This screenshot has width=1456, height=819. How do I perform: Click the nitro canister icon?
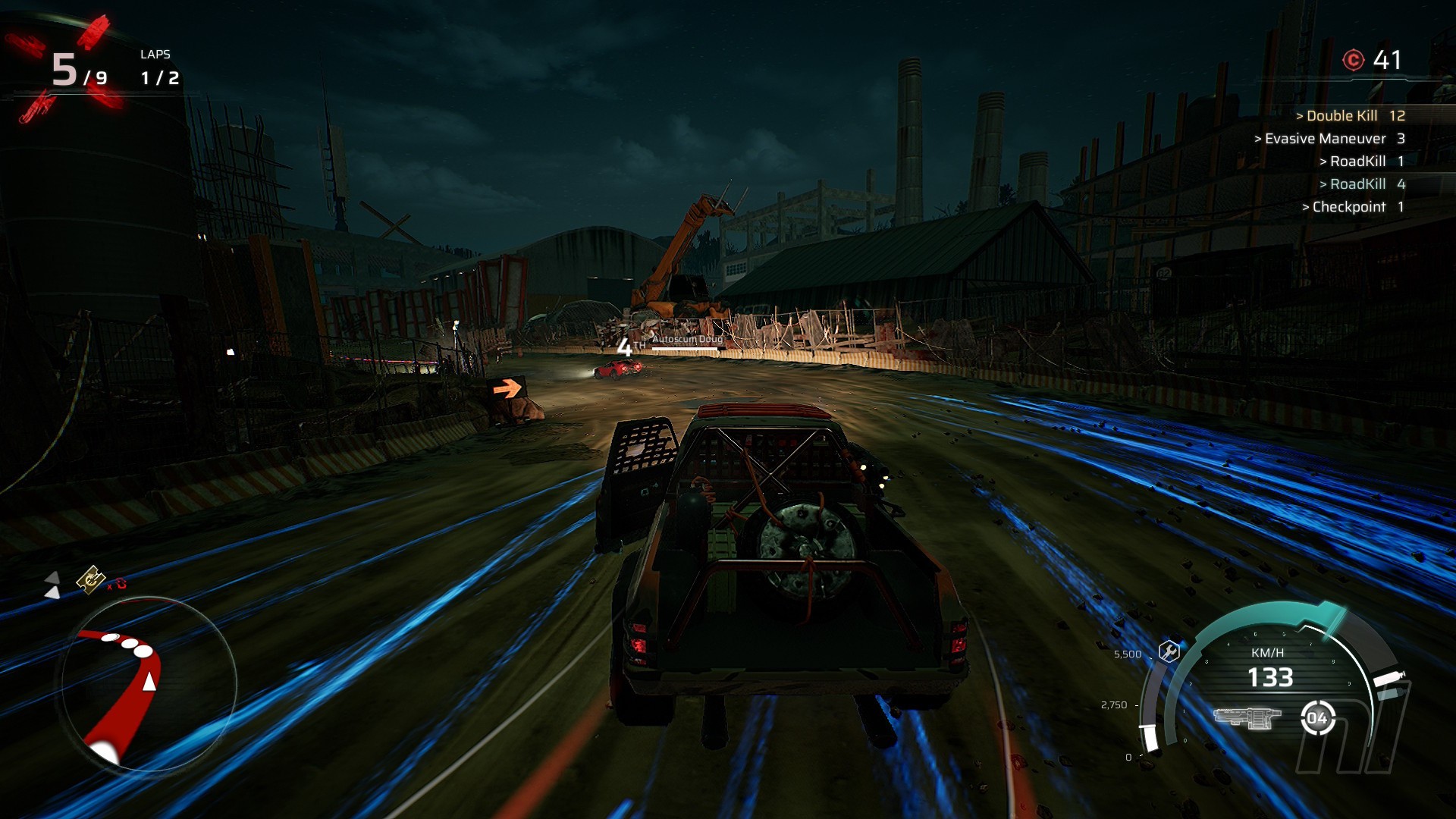coord(1389,677)
